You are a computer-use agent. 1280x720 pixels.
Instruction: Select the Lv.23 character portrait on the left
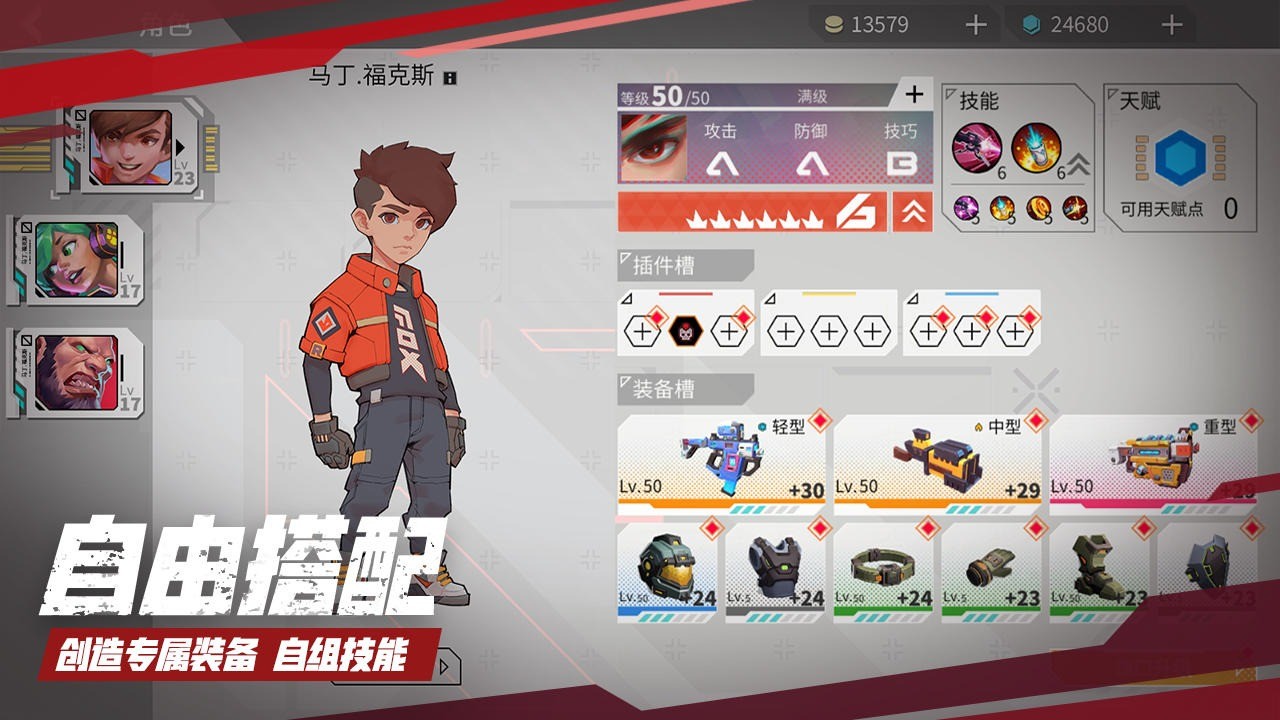(132, 148)
